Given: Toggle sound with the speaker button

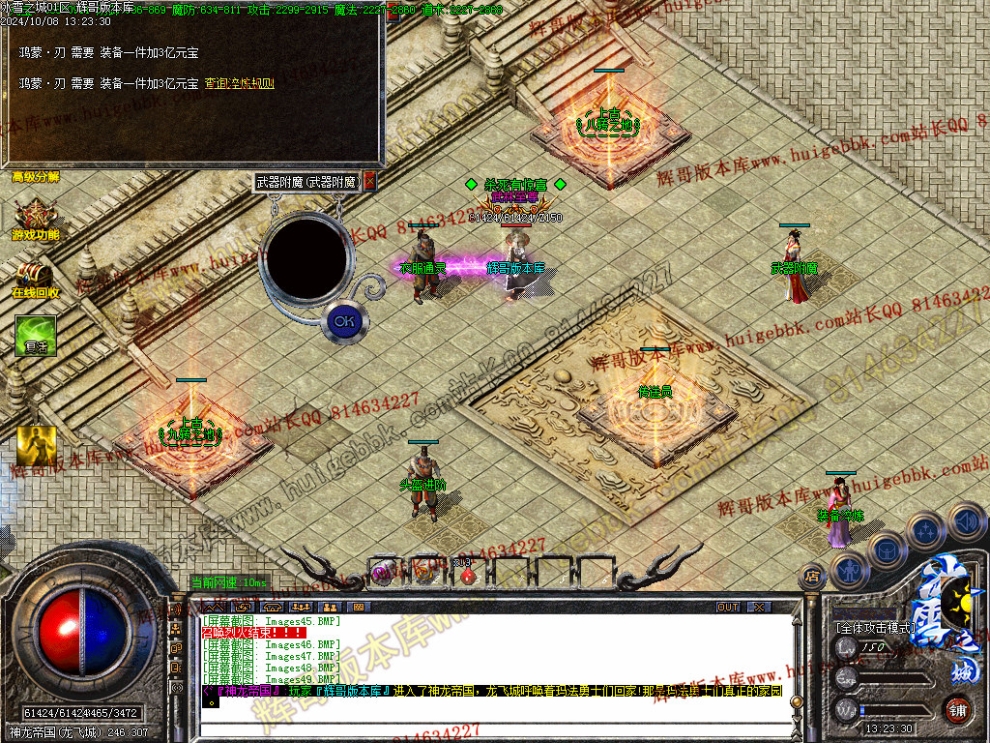Looking at the screenshot, I should pyautogui.click(x=966, y=521).
